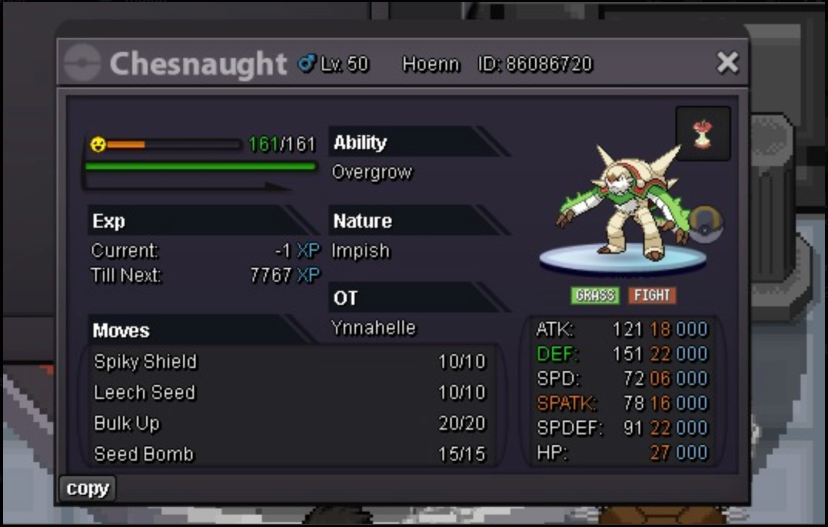The width and height of the screenshot is (828, 527).
Task: Click the Poké Ball icon beside Chesnaught
Action: point(705,221)
